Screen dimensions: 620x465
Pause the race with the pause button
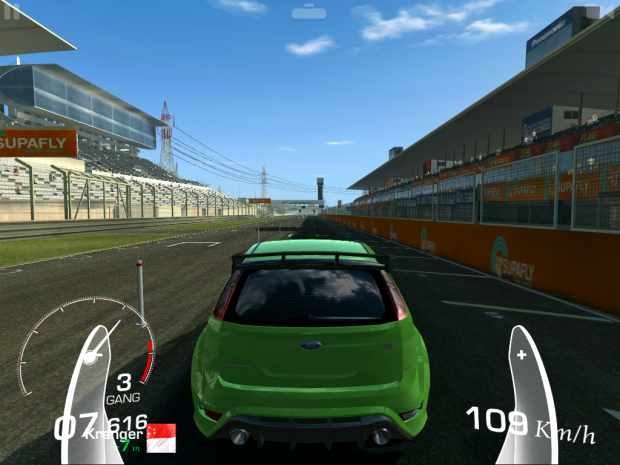point(12,12)
